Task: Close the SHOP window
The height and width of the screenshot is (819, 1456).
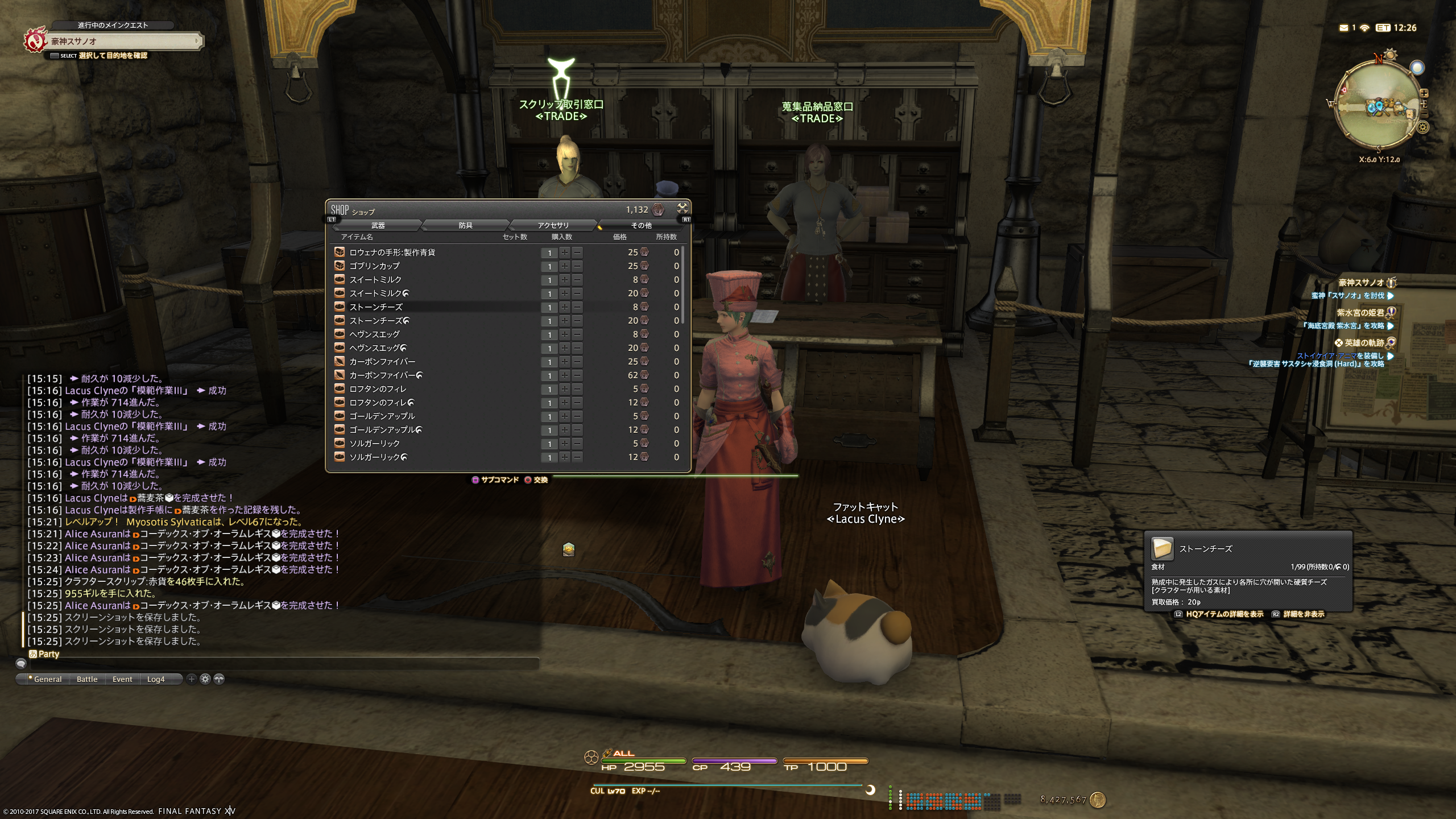Action: pos(682,208)
